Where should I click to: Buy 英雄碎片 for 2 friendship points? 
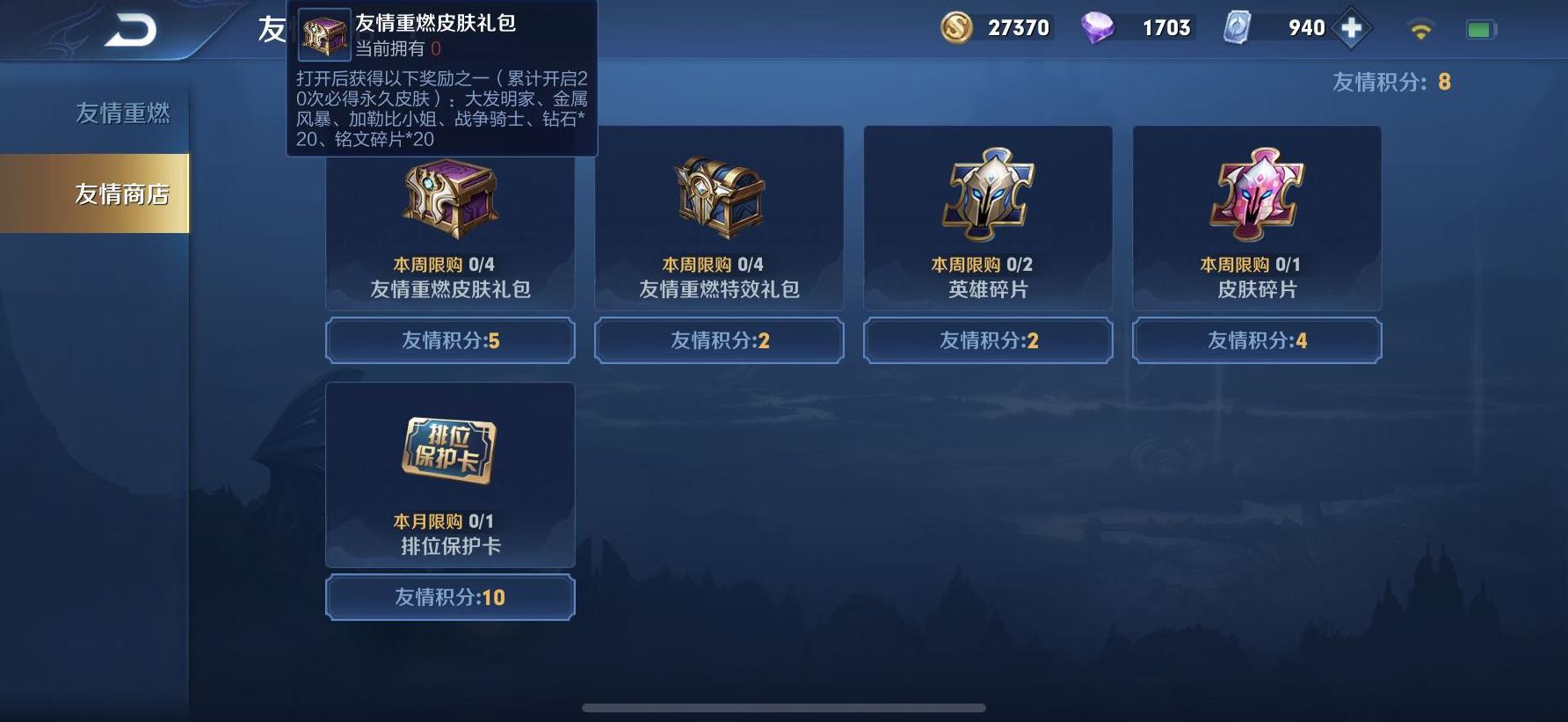pos(987,340)
